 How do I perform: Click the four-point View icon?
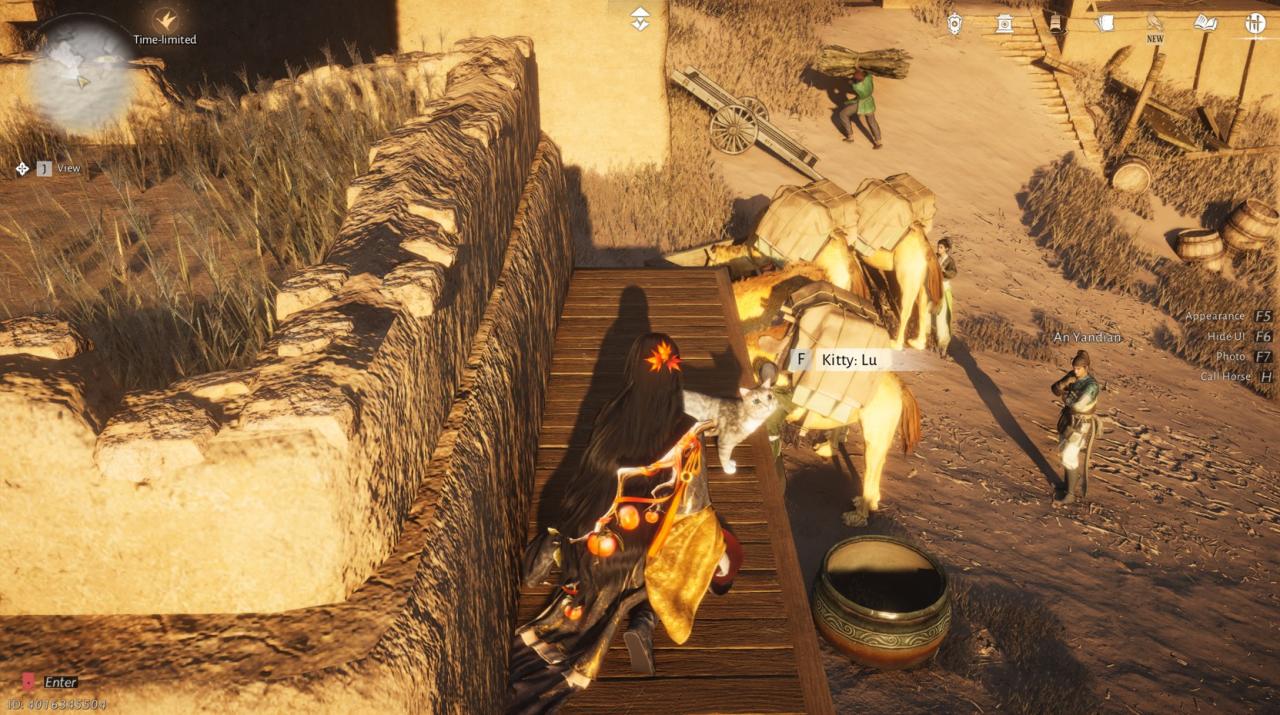coord(23,168)
